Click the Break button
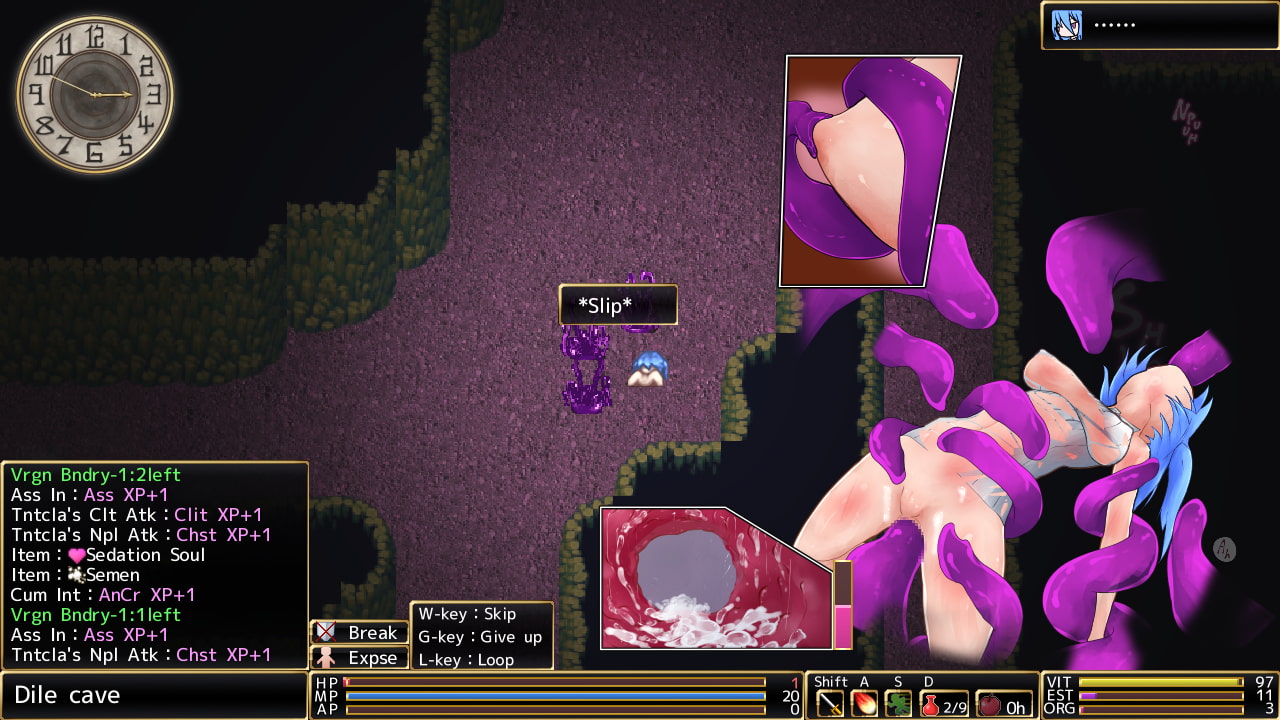 coord(360,632)
